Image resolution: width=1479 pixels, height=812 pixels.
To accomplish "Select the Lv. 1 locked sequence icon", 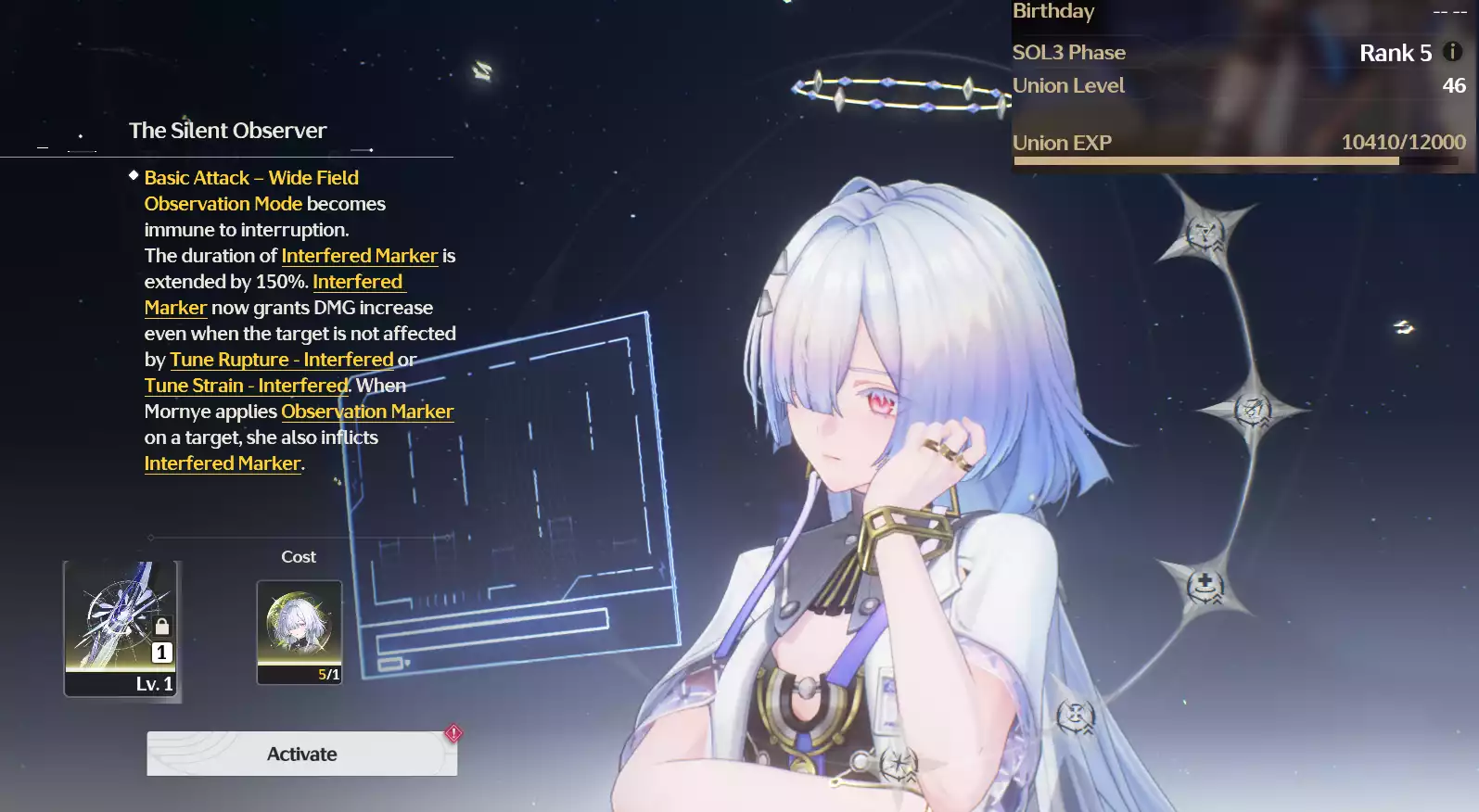I will click(121, 628).
